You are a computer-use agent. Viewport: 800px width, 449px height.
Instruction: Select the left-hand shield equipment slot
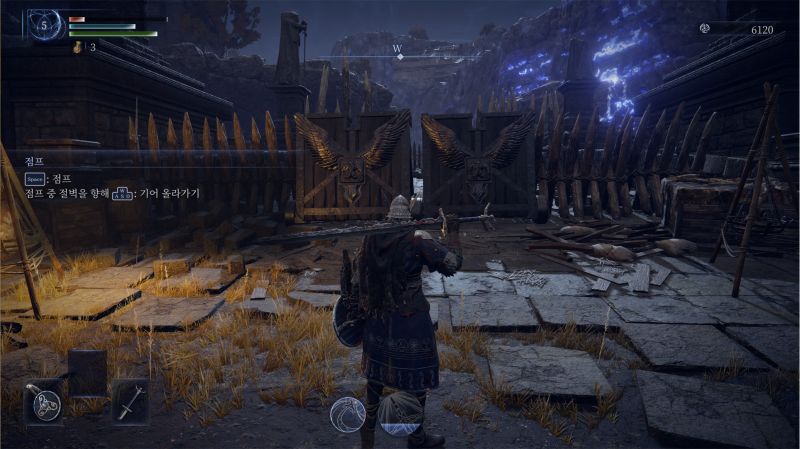pos(43,401)
